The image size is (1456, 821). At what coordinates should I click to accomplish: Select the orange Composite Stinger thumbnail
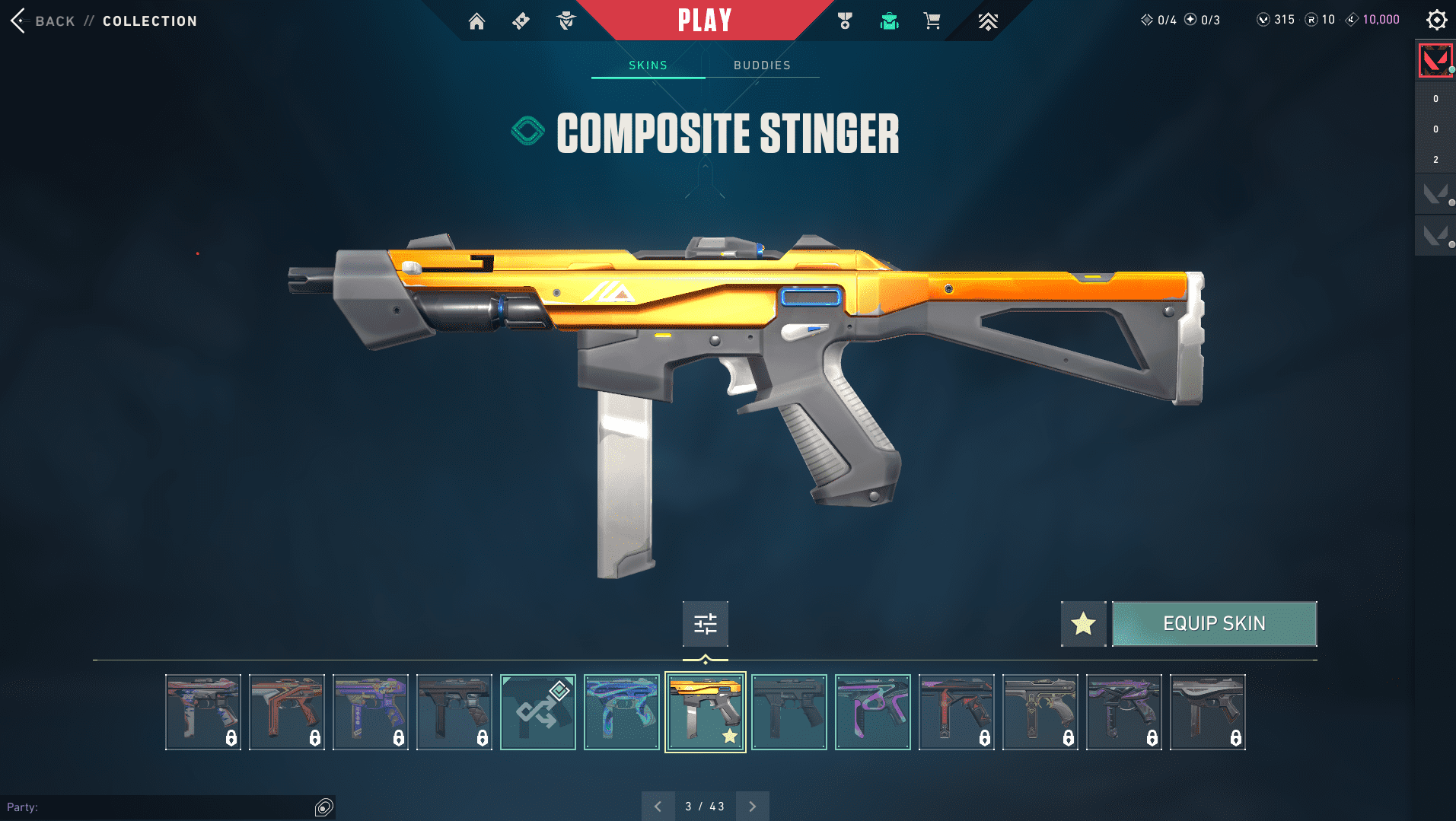(706, 712)
